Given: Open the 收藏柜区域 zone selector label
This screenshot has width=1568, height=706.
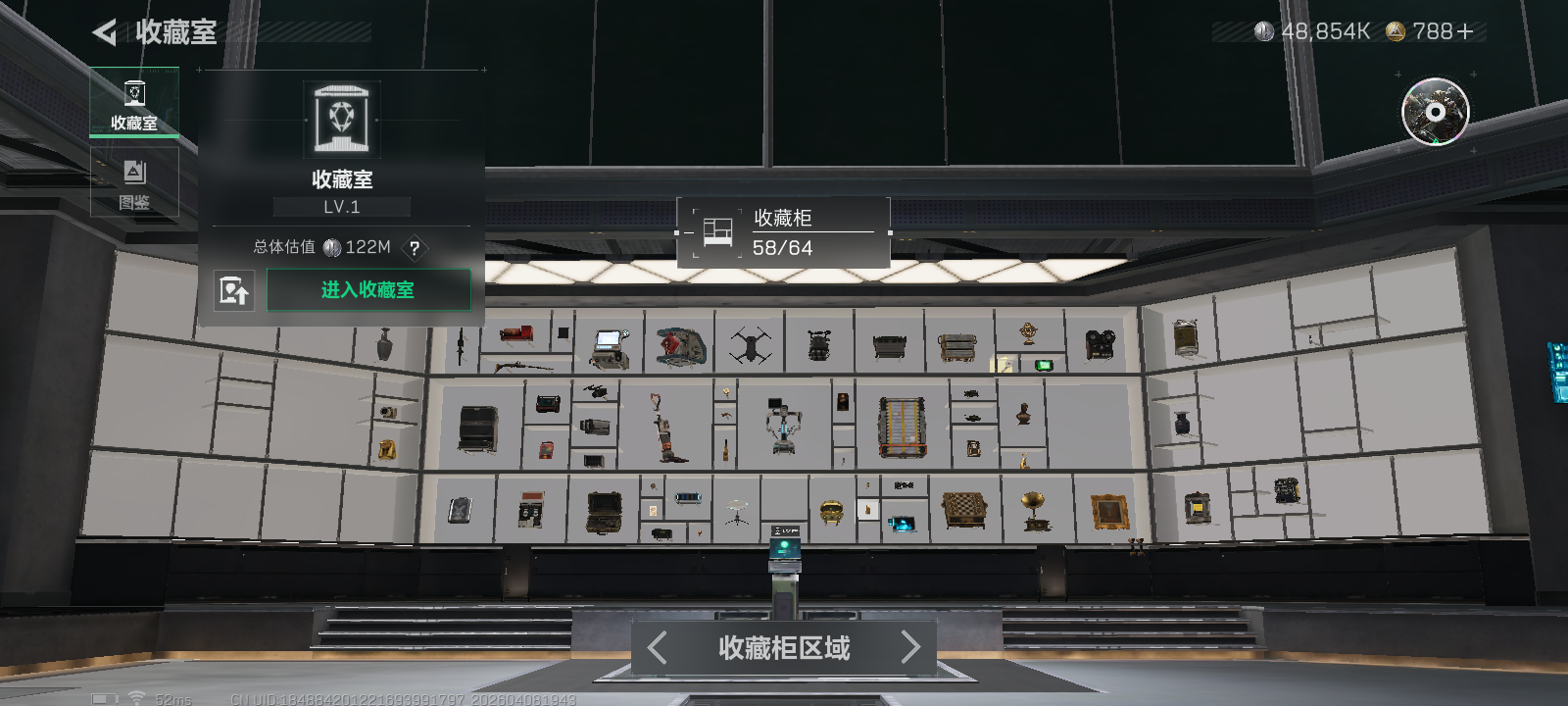Looking at the screenshot, I should coord(782,648).
